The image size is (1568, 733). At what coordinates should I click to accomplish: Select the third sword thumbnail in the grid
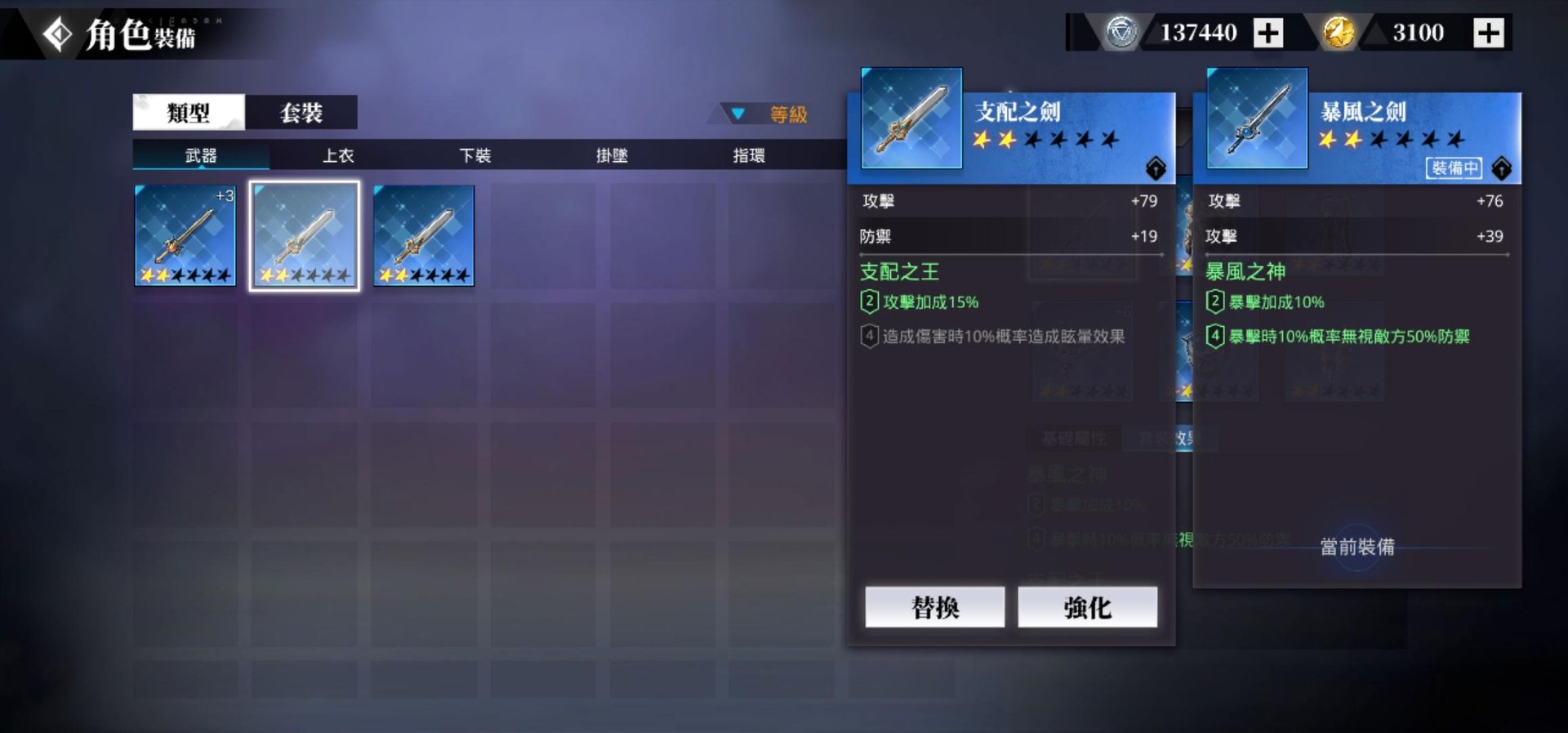423,235
